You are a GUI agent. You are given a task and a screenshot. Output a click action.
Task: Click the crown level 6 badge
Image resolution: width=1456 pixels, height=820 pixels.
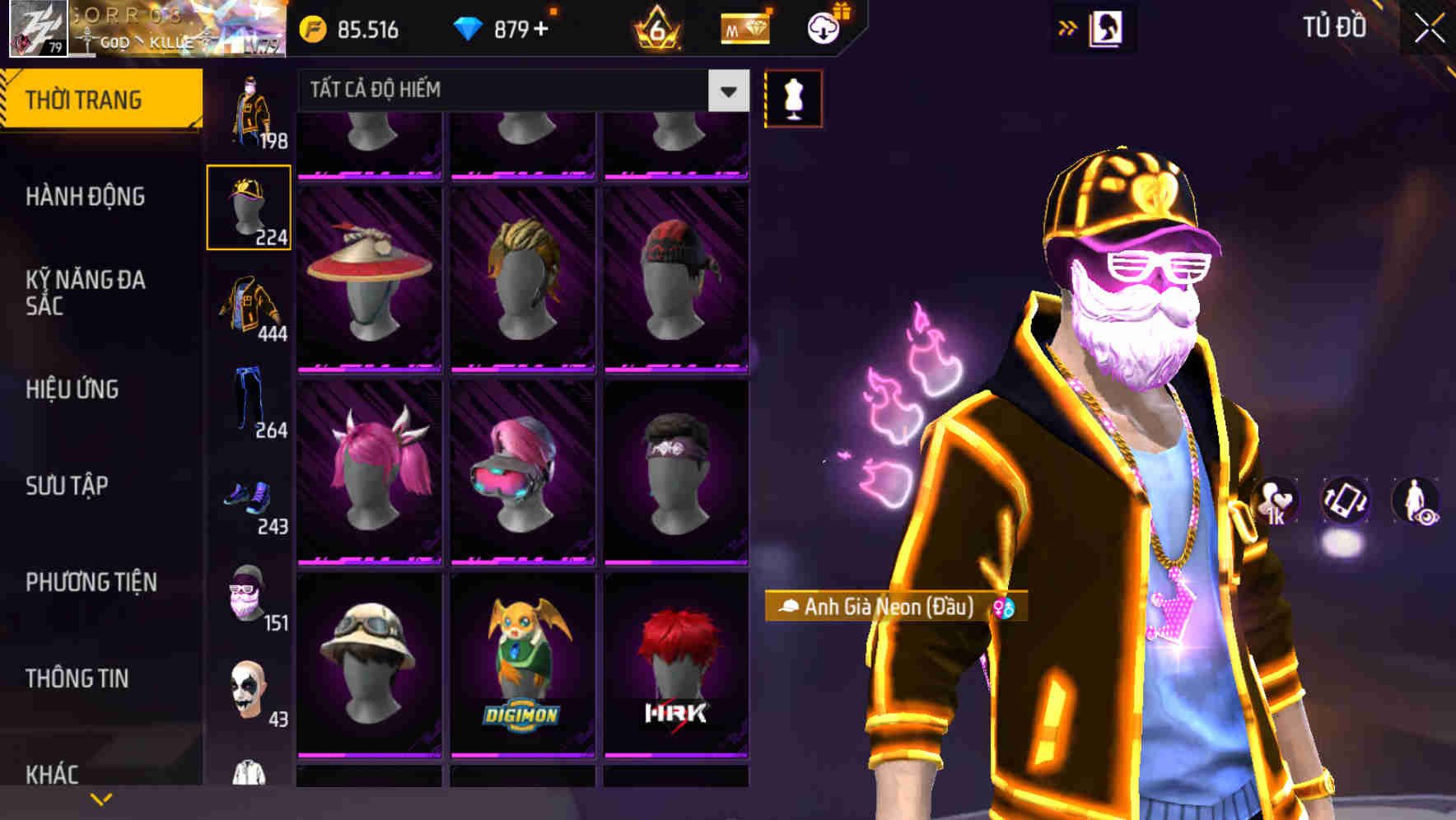click(655, 27)
